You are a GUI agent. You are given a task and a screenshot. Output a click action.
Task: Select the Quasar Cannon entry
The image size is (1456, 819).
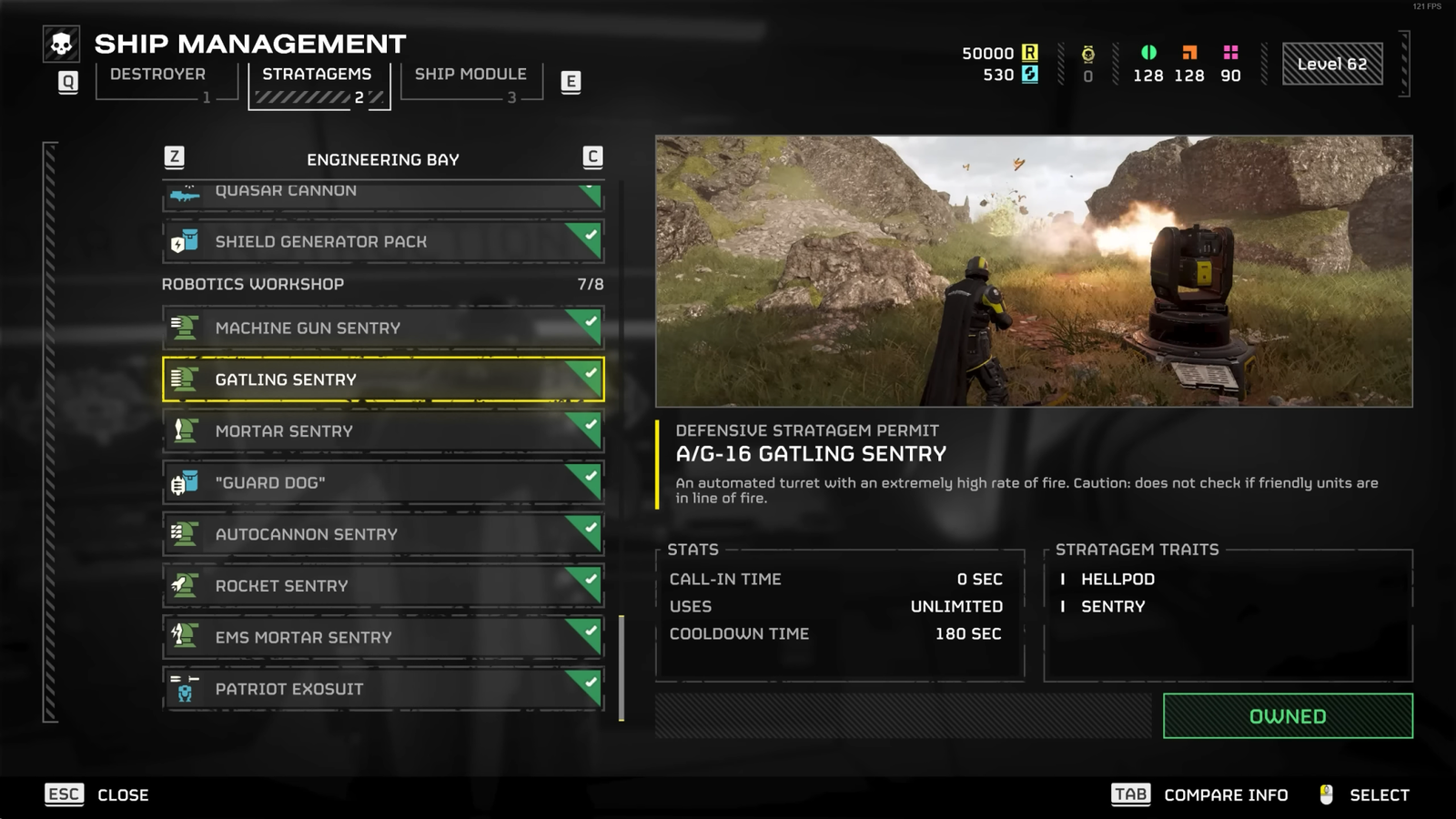[x=382, y=193]
